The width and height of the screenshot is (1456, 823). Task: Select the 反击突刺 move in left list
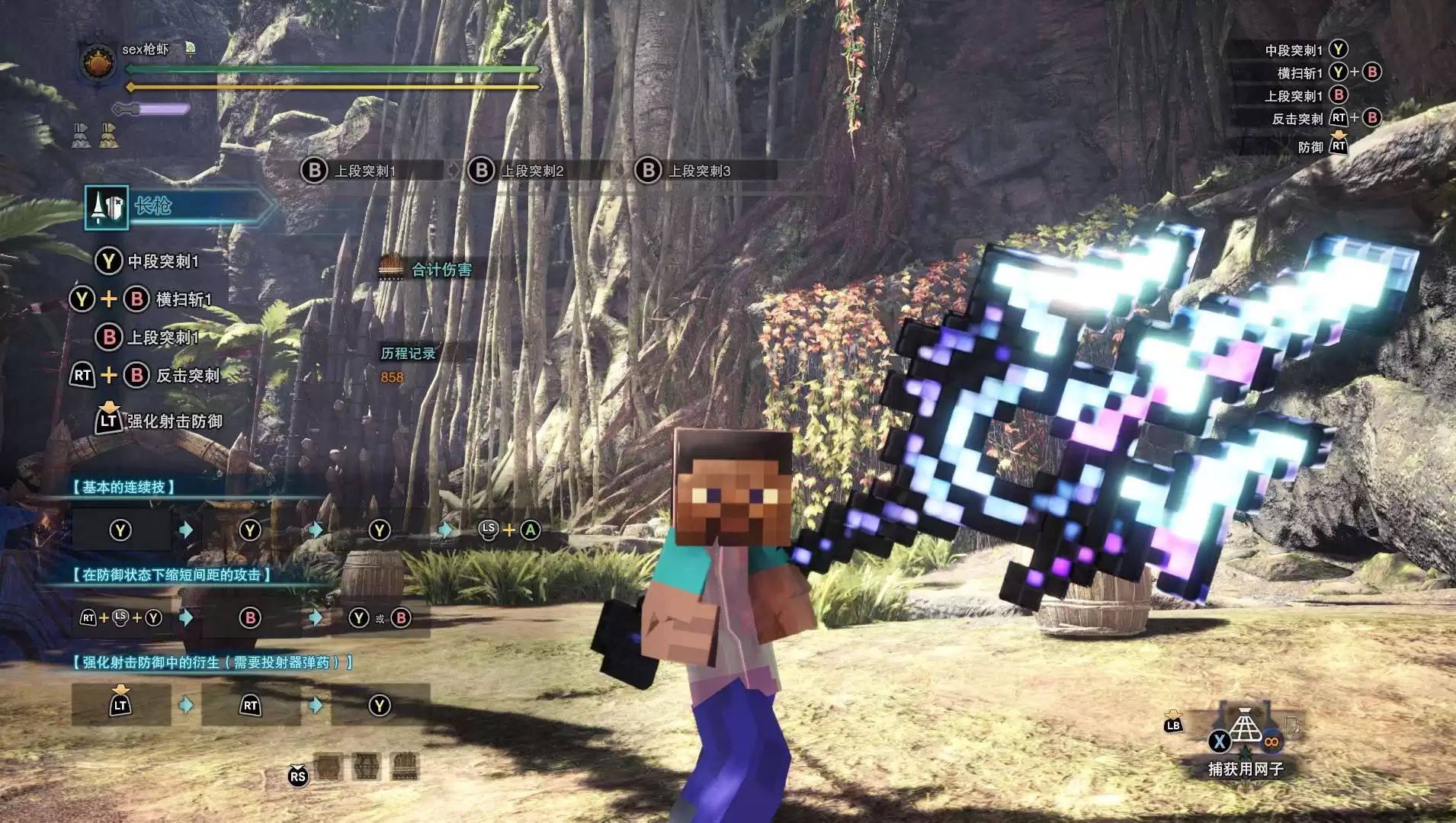click(x=187, y=376)
